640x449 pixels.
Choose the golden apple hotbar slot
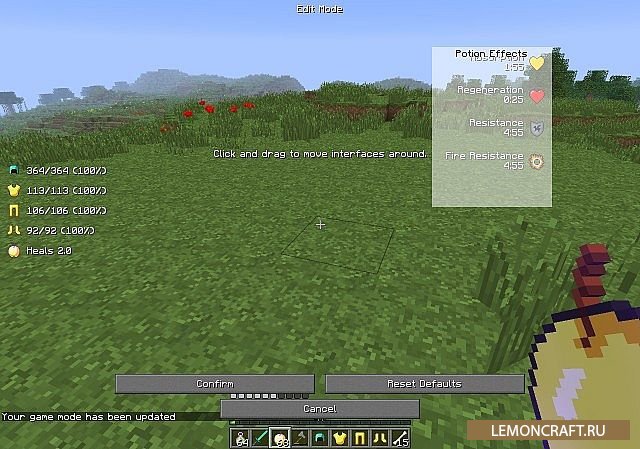[281, 438]
